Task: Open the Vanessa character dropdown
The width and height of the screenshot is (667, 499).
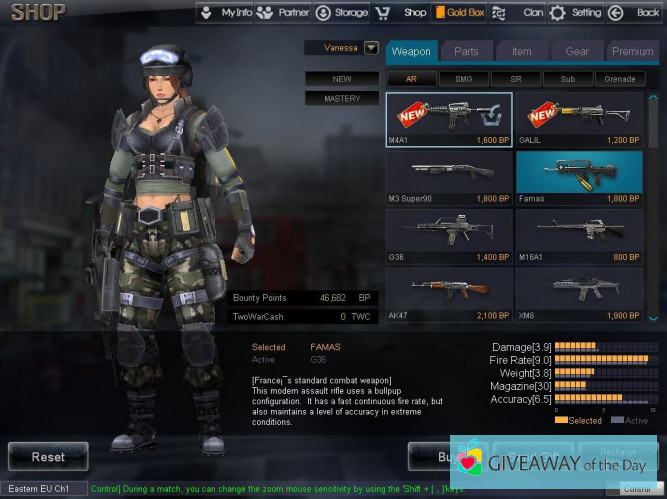Action: [x=371, y=47]
